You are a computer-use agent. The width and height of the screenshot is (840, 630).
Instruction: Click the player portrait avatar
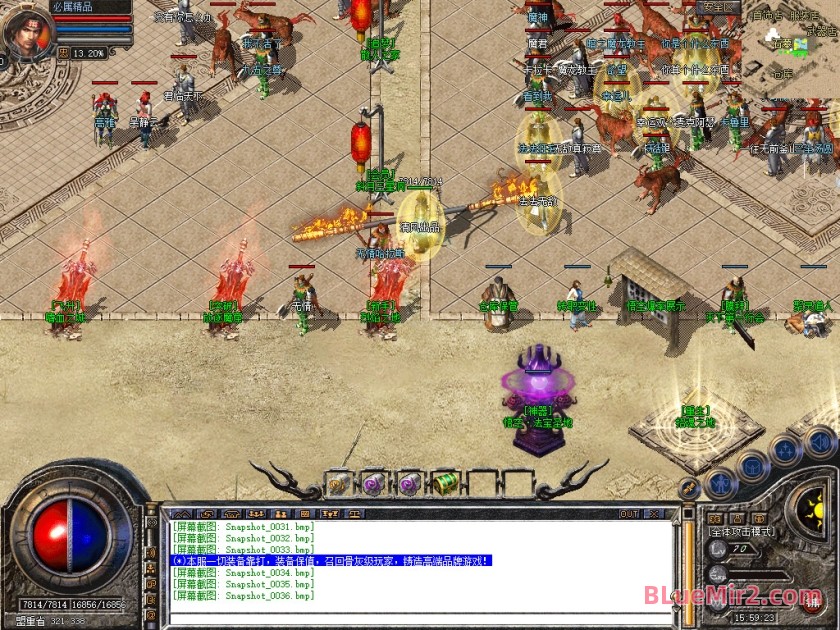[28, 32]
